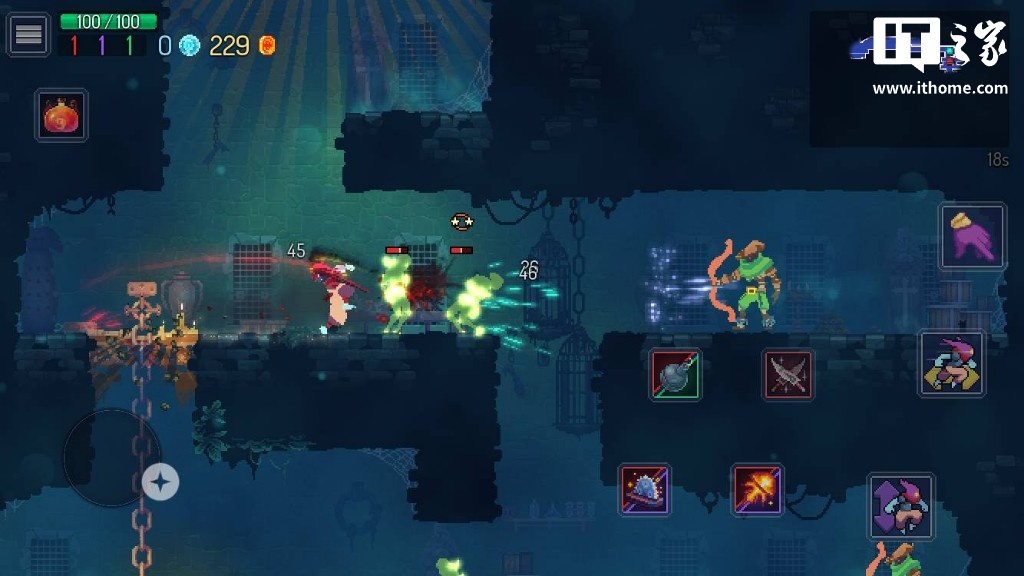Use the red health flask
Viewport: 1024px width, 576px height.
coord(62,115)
